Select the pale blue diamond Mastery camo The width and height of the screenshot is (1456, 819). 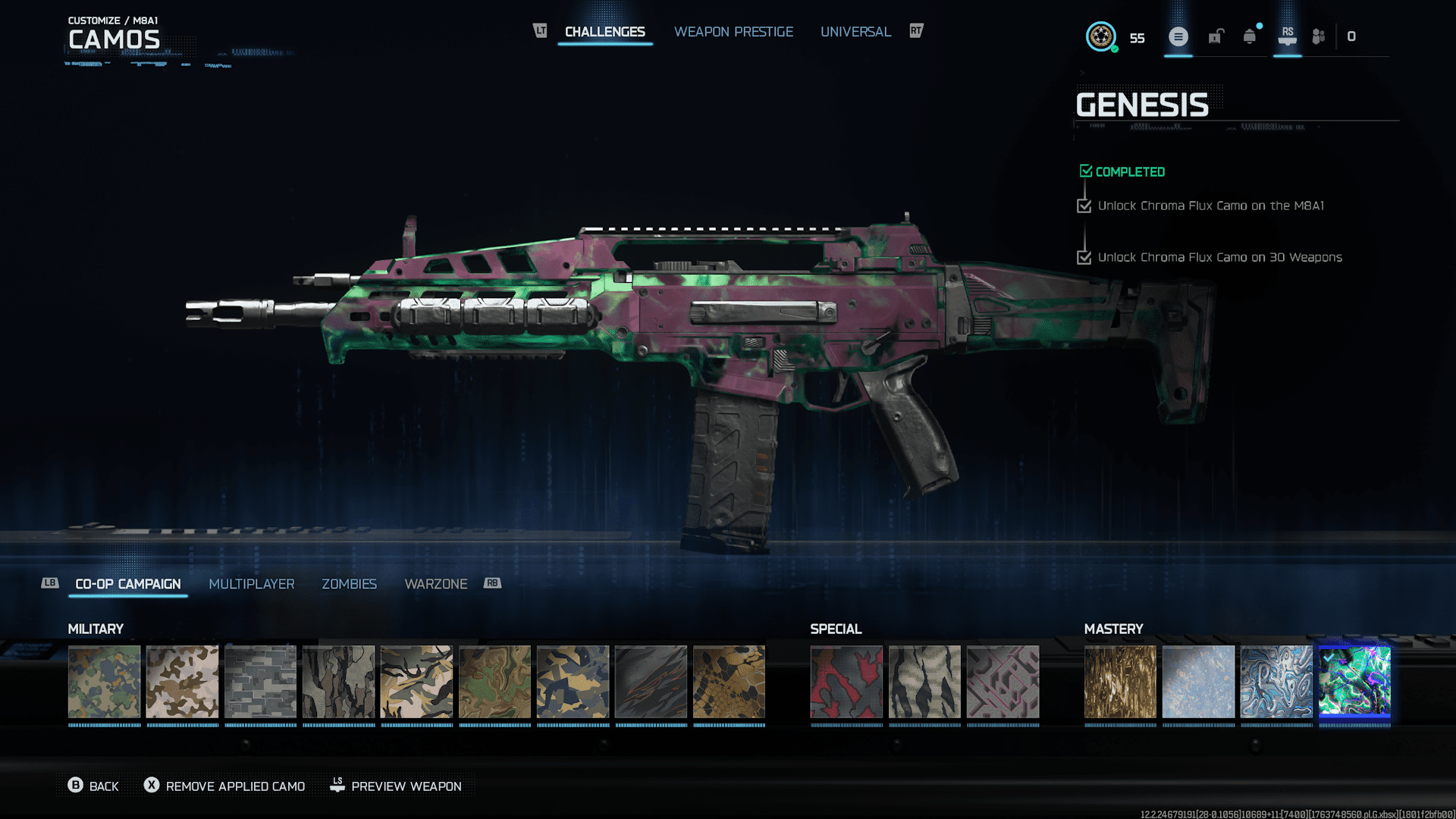[1198, 682]
